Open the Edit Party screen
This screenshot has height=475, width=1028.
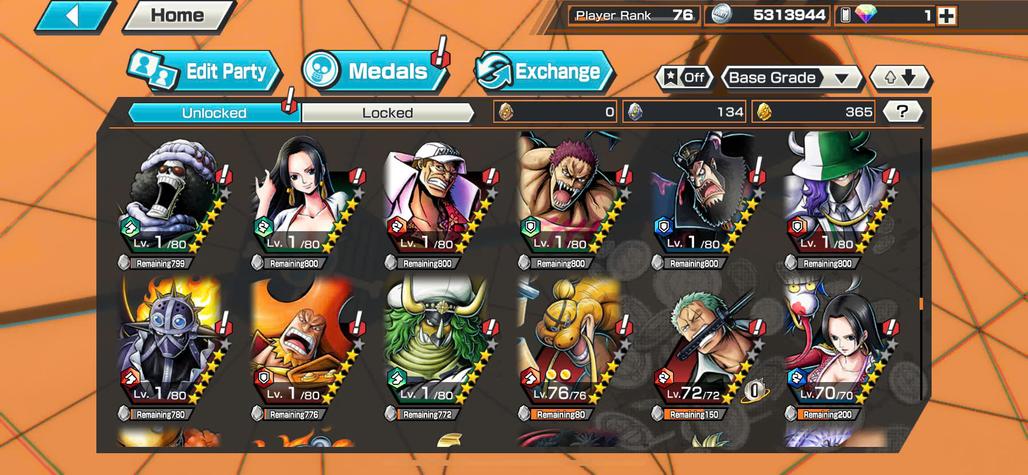[204, 71]
